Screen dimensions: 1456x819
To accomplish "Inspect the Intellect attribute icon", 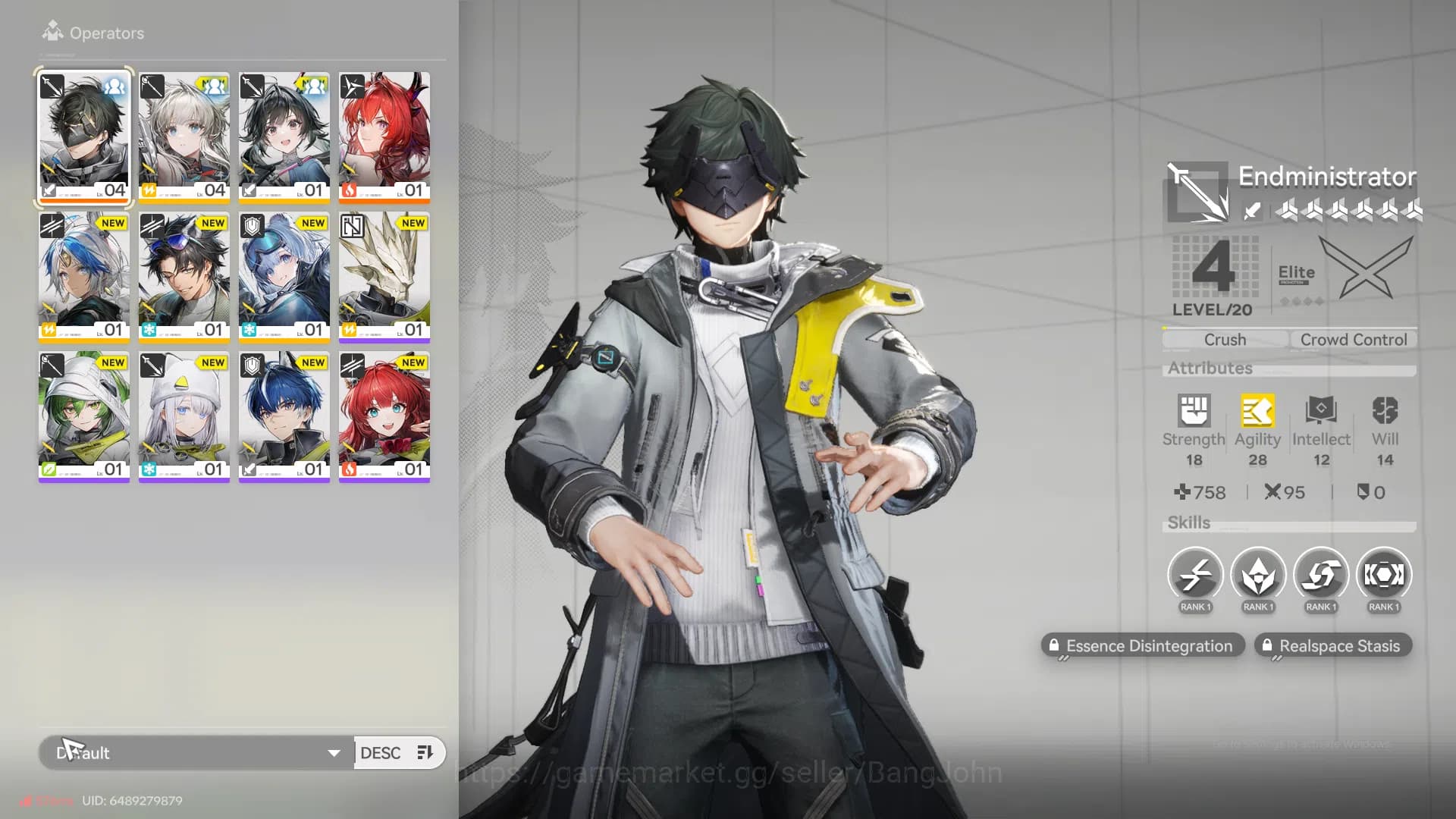I will point(1321,411).
